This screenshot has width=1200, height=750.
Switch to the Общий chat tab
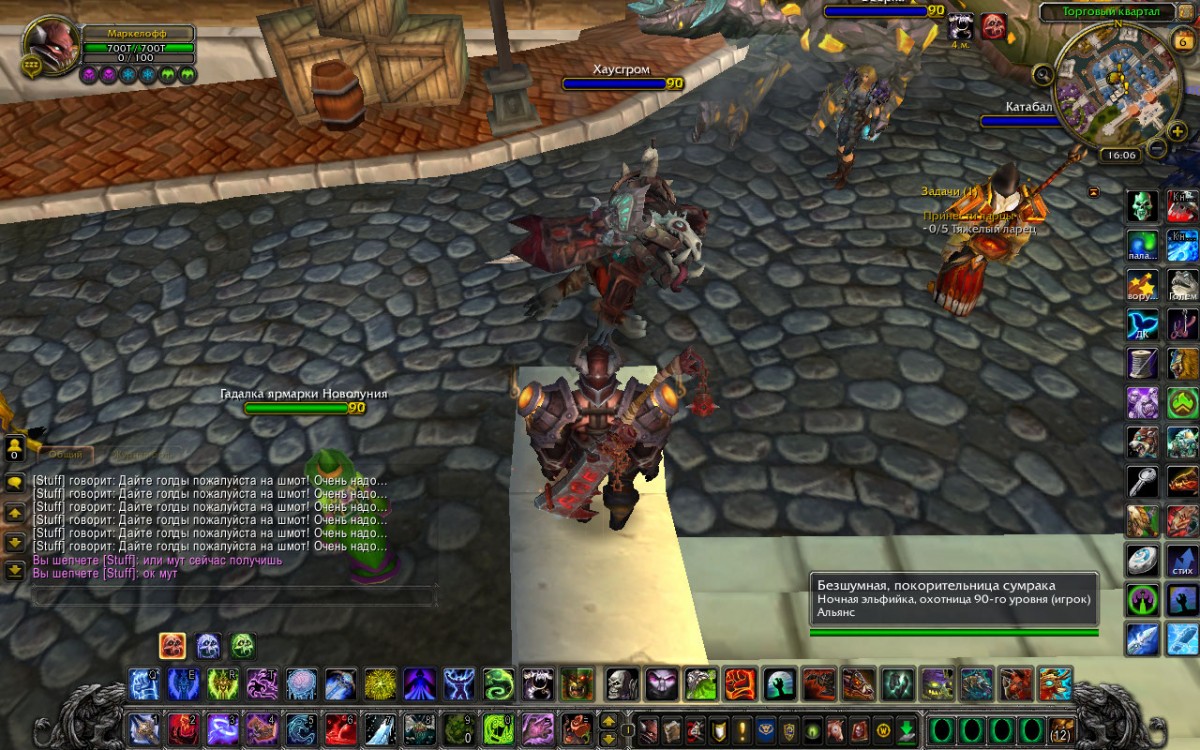66,455
